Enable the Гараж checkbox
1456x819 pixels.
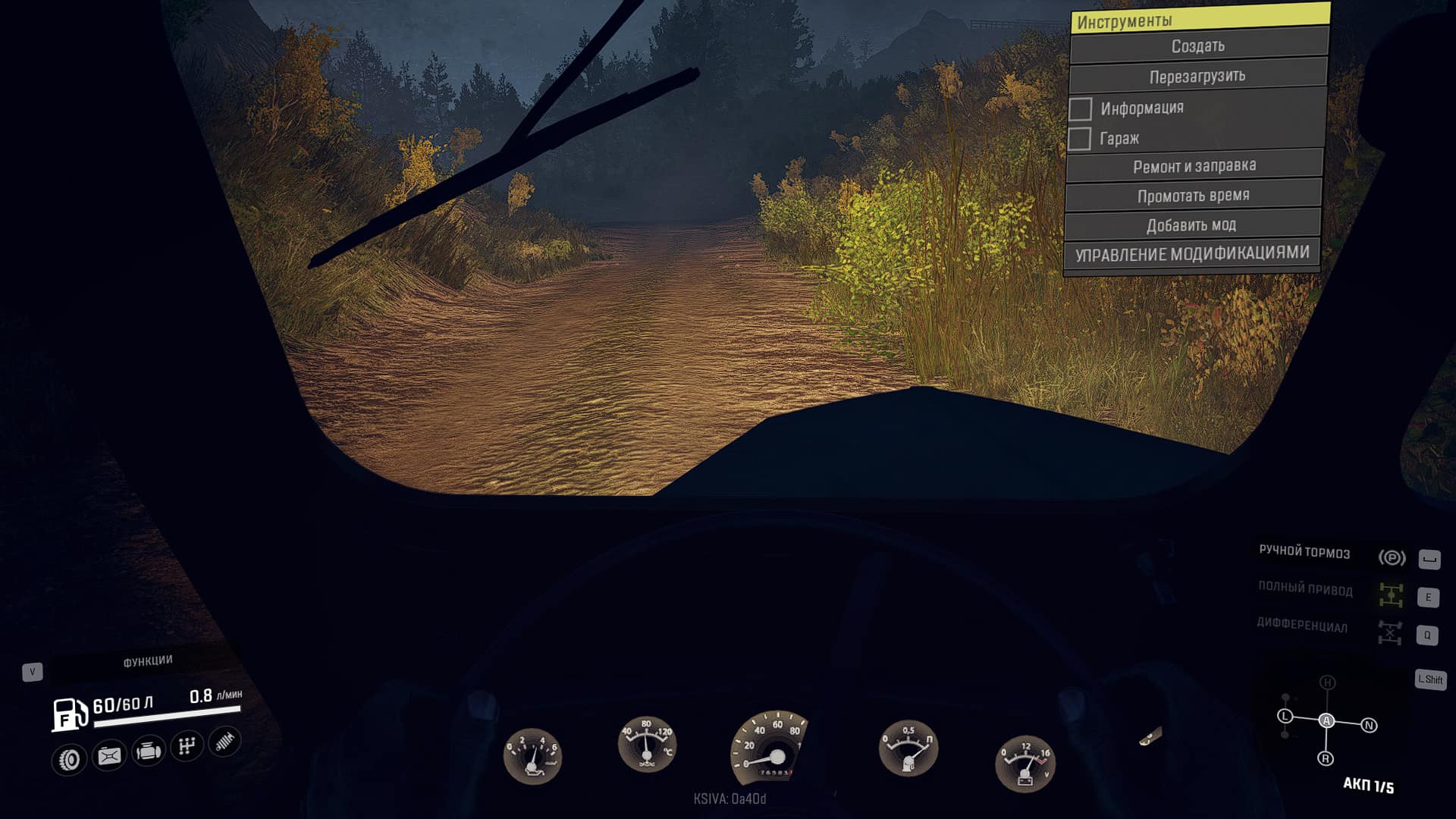[x=1079, y=140]
